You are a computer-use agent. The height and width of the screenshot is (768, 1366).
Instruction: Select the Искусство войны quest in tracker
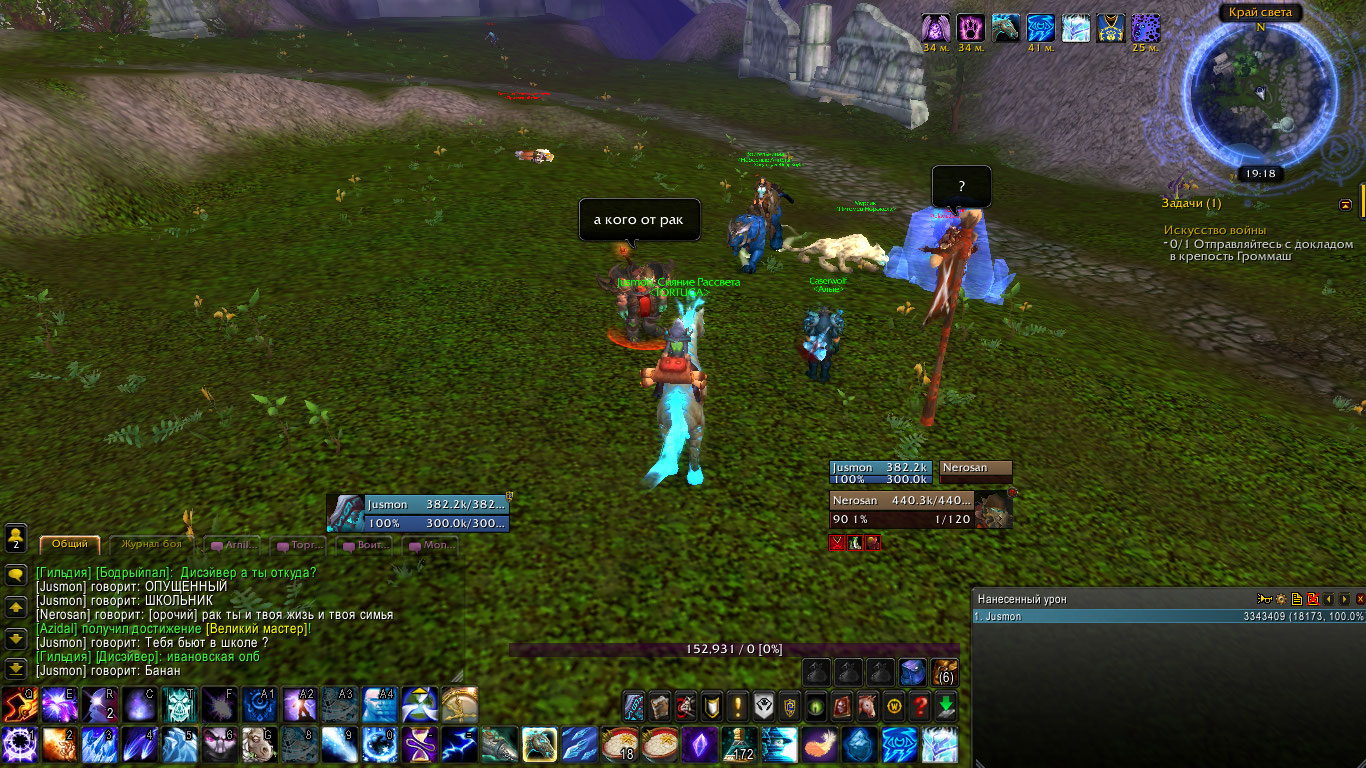tap(1214, 230)
